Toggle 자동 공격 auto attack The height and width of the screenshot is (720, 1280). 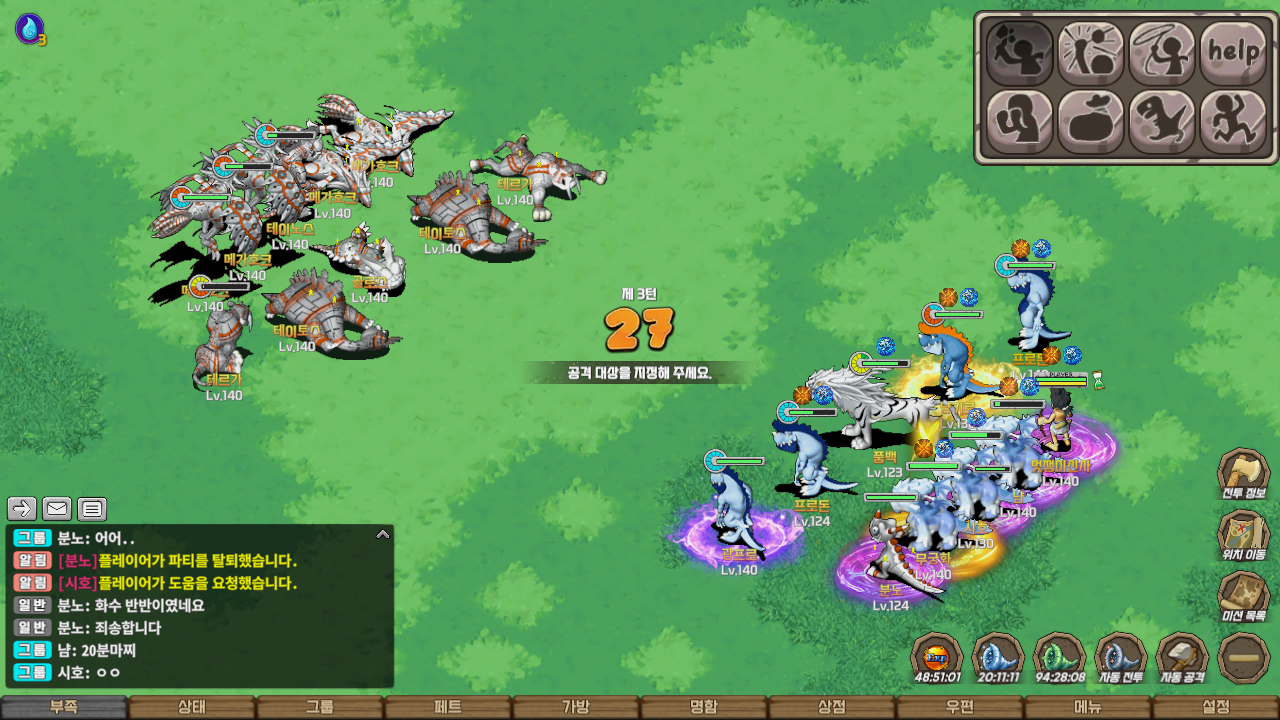[1182, 658]
